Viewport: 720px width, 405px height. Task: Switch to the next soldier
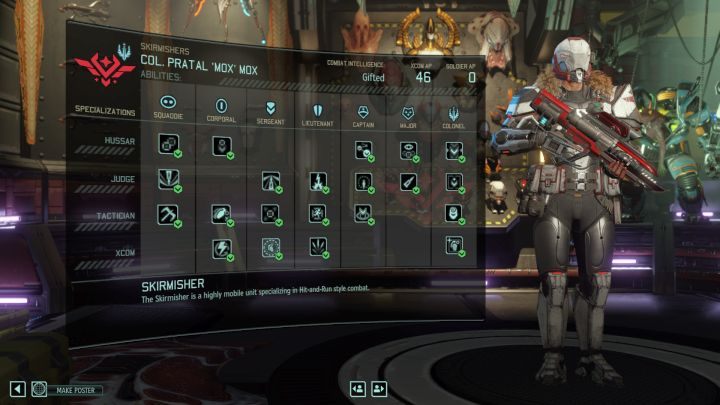[x=379, y=389]
